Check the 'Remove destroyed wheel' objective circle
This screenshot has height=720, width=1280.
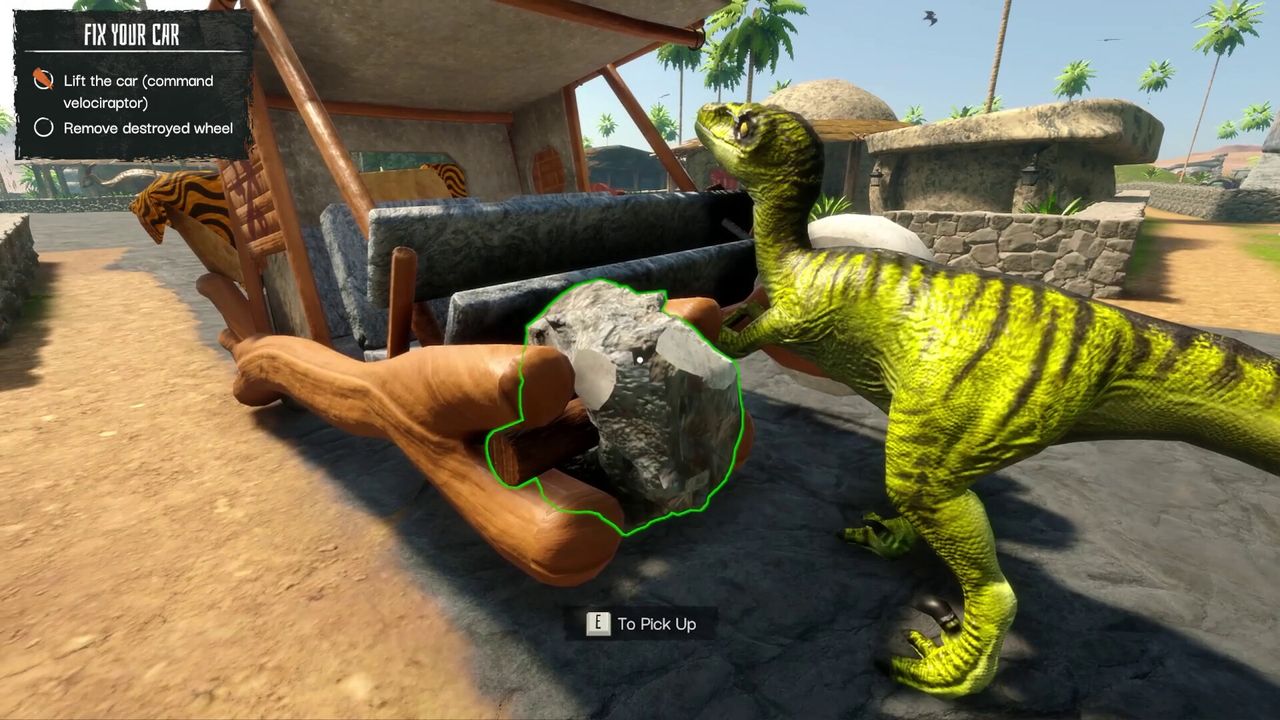(x=44, y=128)
